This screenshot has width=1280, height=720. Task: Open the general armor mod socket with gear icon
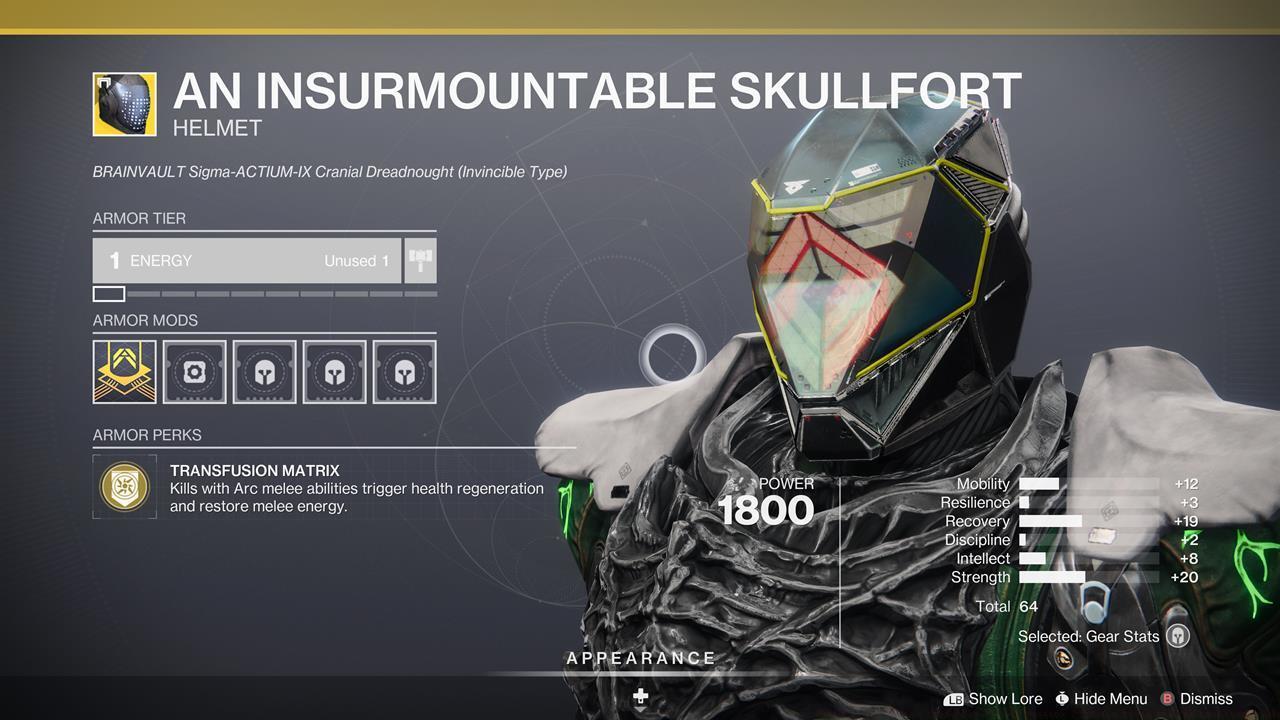pos(194,371)
